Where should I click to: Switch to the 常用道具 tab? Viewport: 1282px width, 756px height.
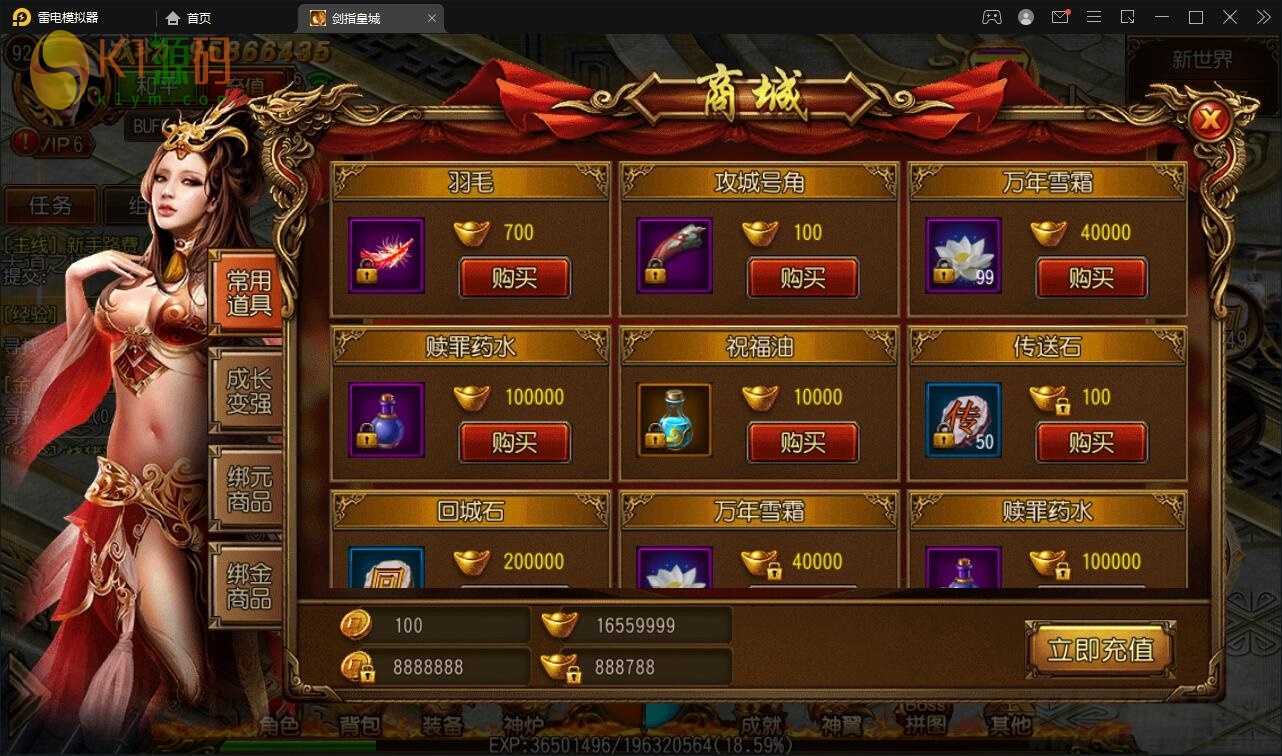coord(248,293)
